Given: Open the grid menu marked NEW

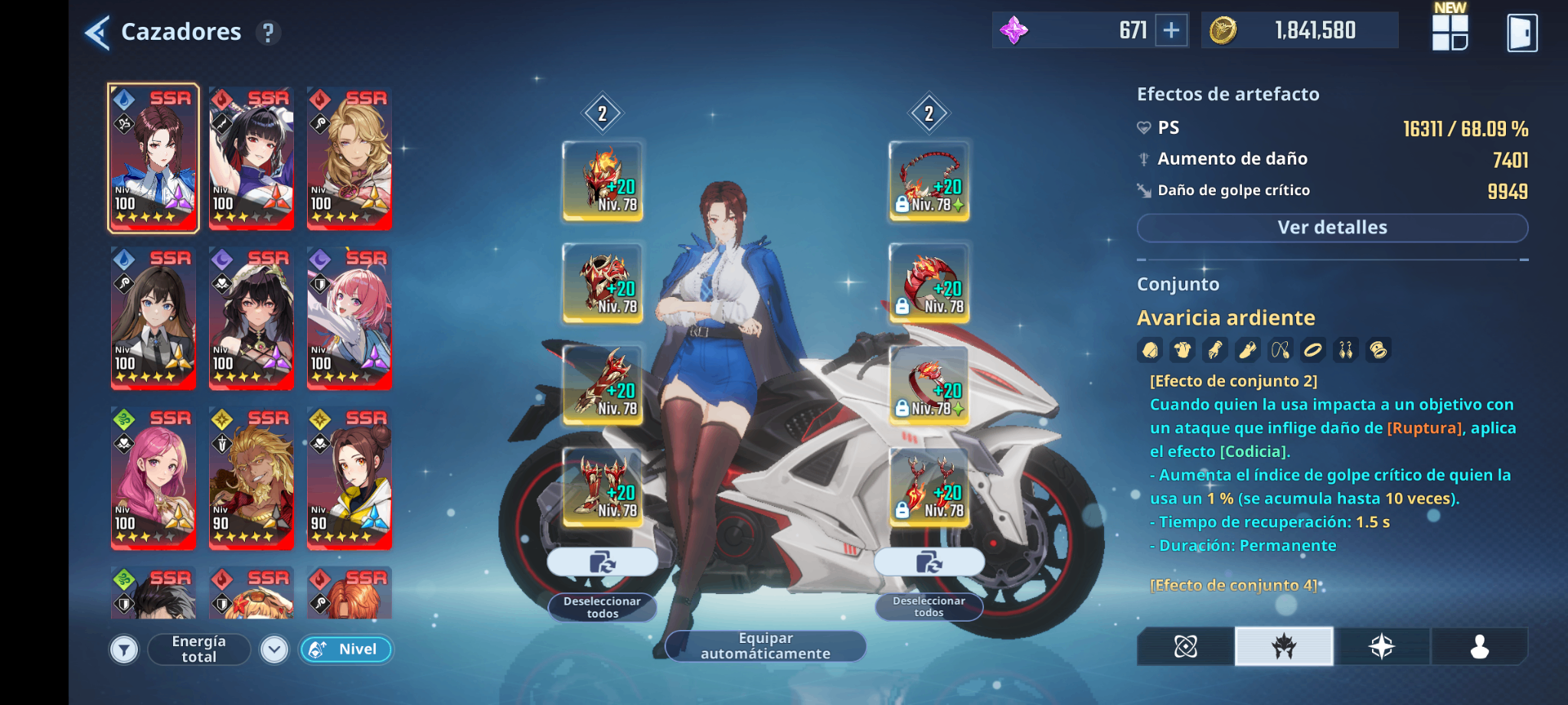Looking at the screenshot, I should [1449, 32].
